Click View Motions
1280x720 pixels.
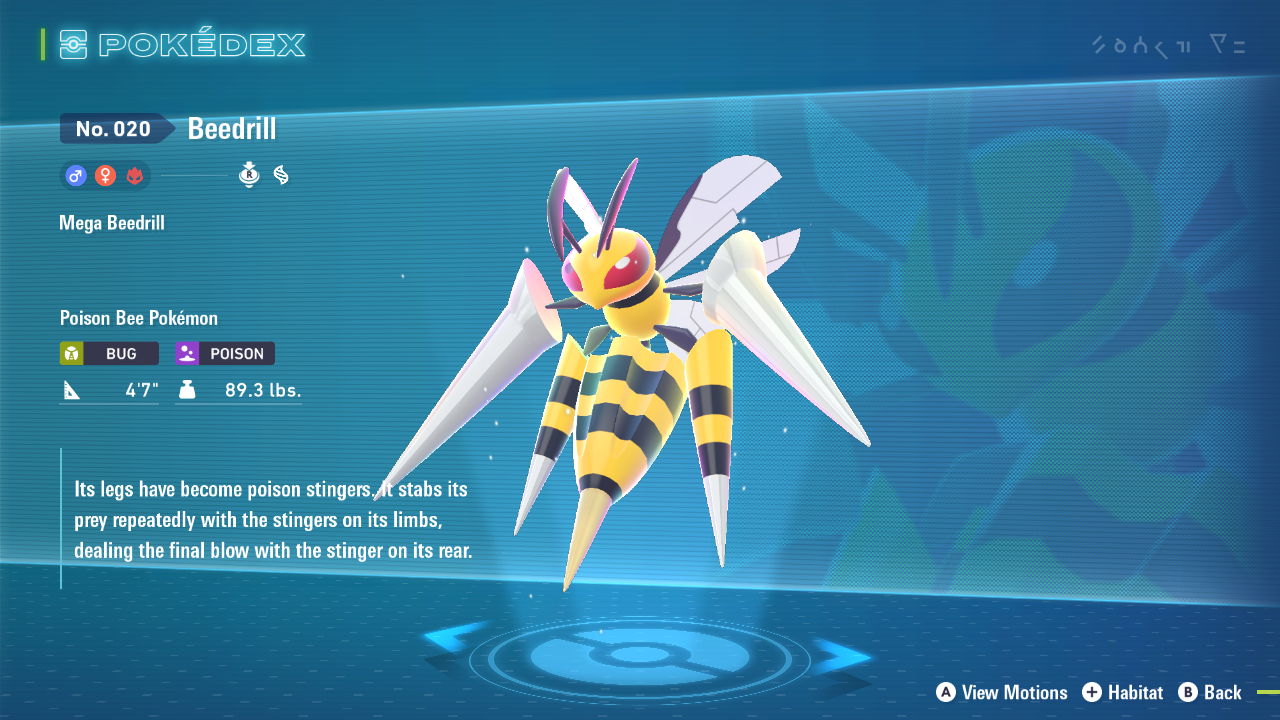click(x=1001, y=692)
